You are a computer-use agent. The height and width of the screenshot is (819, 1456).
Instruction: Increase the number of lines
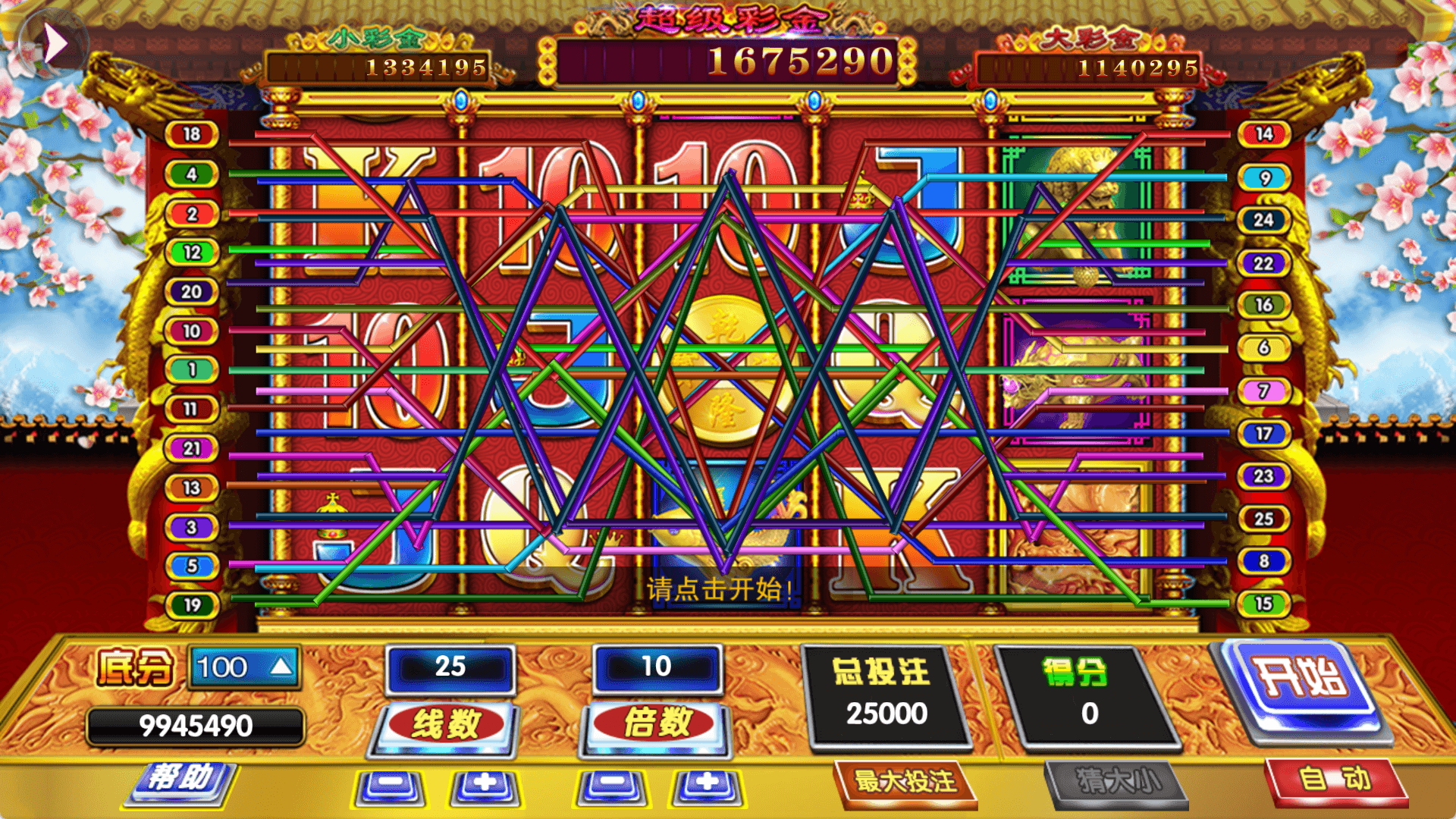pos(485,786)
